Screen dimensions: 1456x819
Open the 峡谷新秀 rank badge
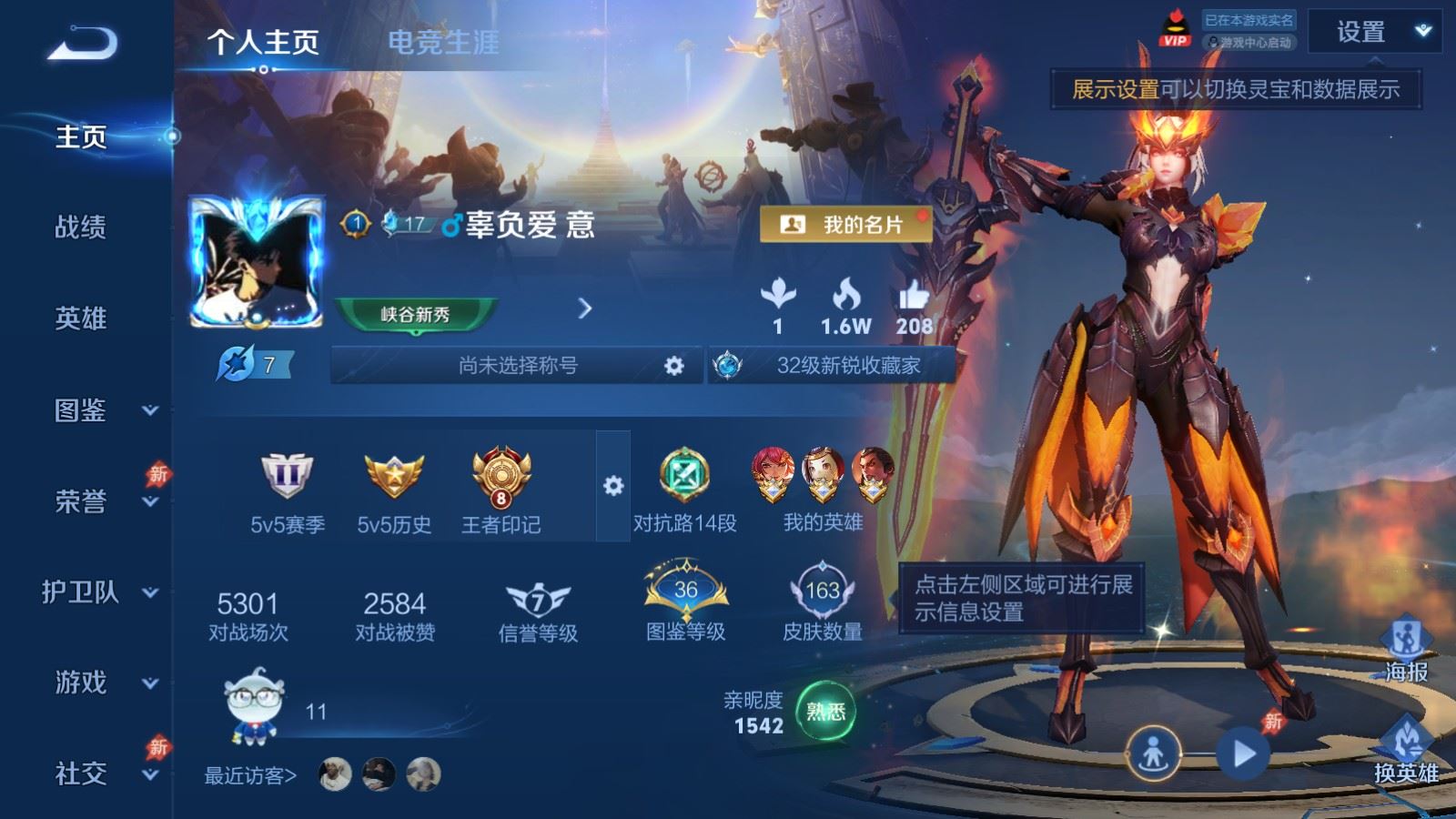(416, 314)
